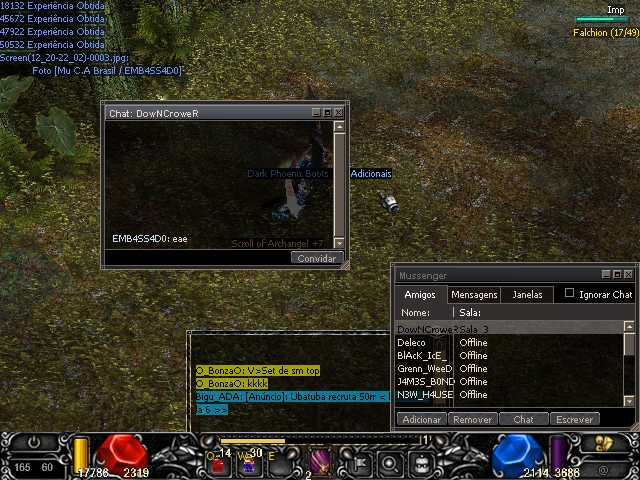
Task: Click the Remover friend button
Action: click(x=472, y=419)
